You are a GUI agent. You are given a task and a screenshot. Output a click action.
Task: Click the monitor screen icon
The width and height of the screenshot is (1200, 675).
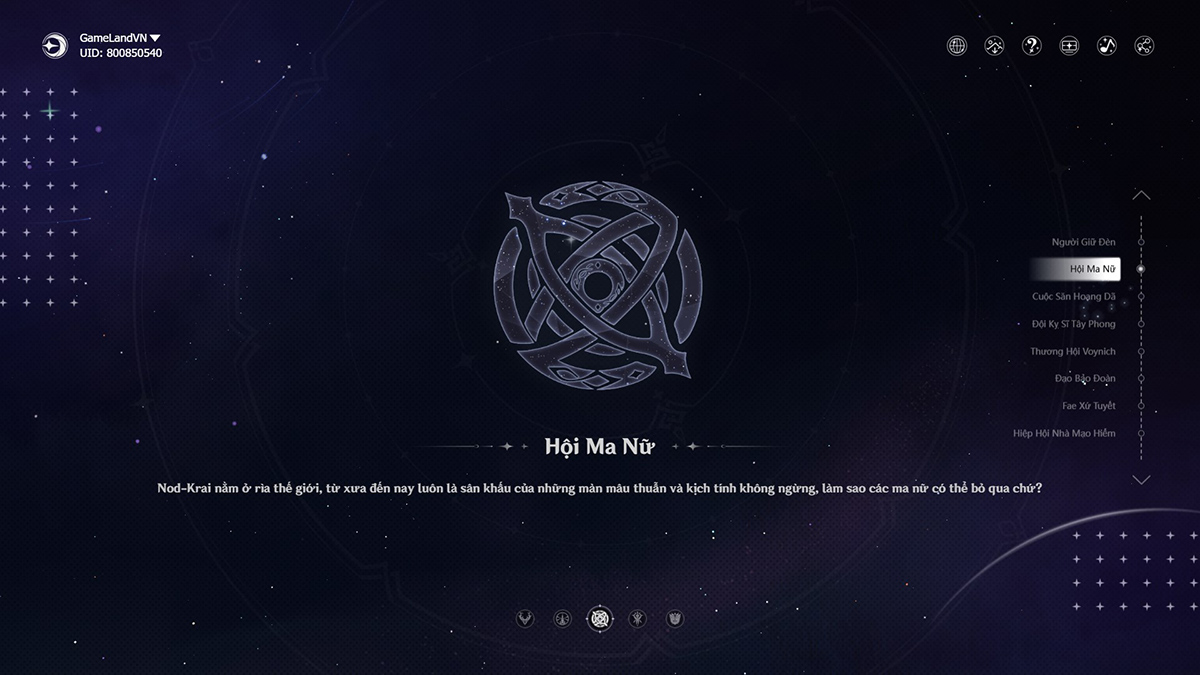(1069, 45)
